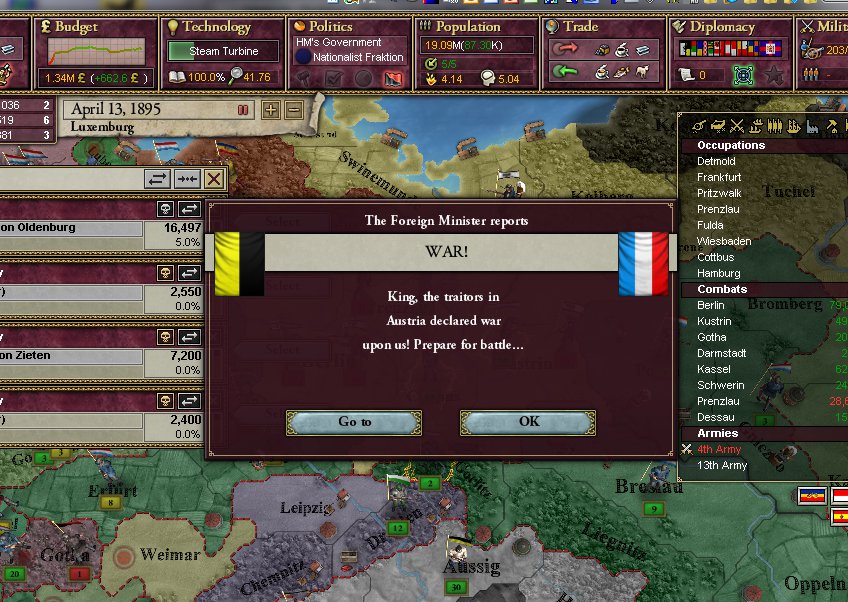848x602 pixels.
Task: Close the army panel with the X
Action: tap(213, 179)
